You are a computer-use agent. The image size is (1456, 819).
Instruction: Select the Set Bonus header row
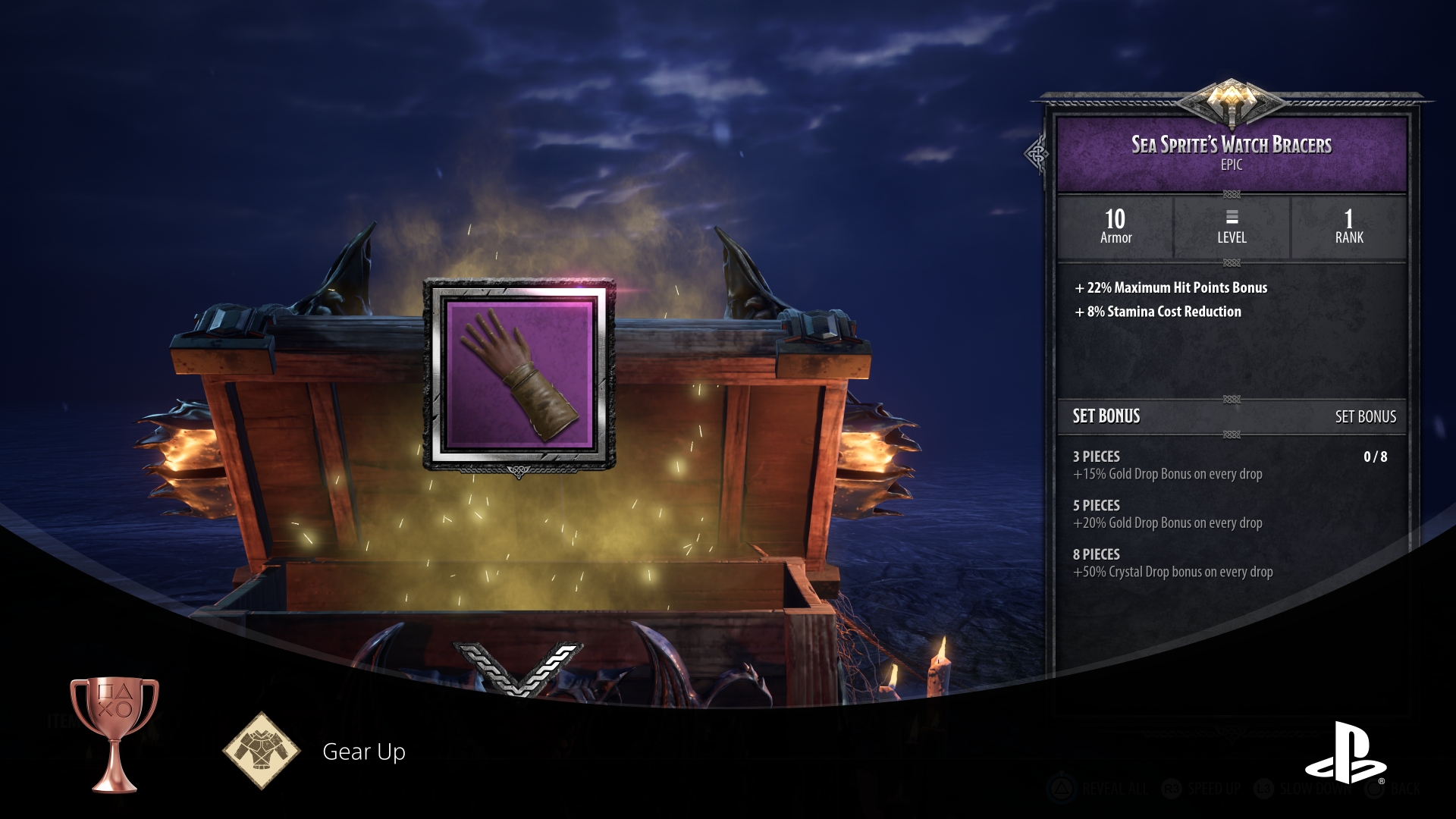tap(1232, 416)
